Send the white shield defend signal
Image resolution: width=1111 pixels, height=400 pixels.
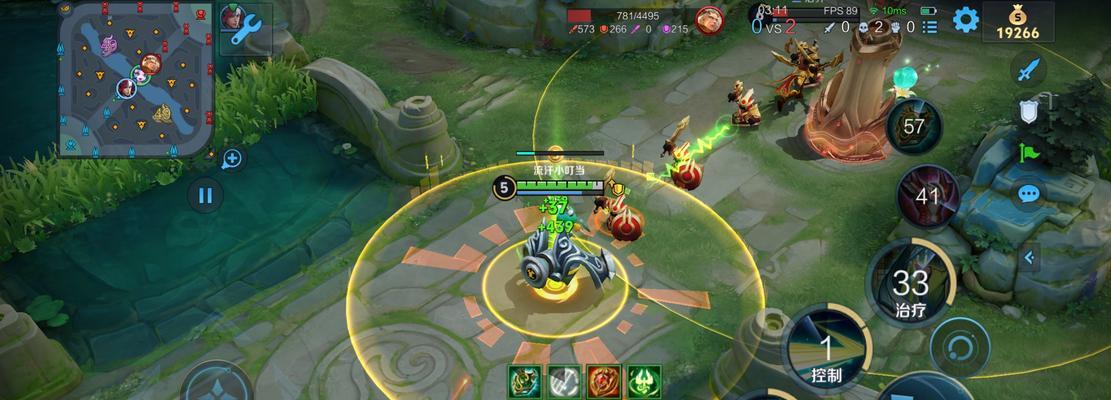[1028, 111]
